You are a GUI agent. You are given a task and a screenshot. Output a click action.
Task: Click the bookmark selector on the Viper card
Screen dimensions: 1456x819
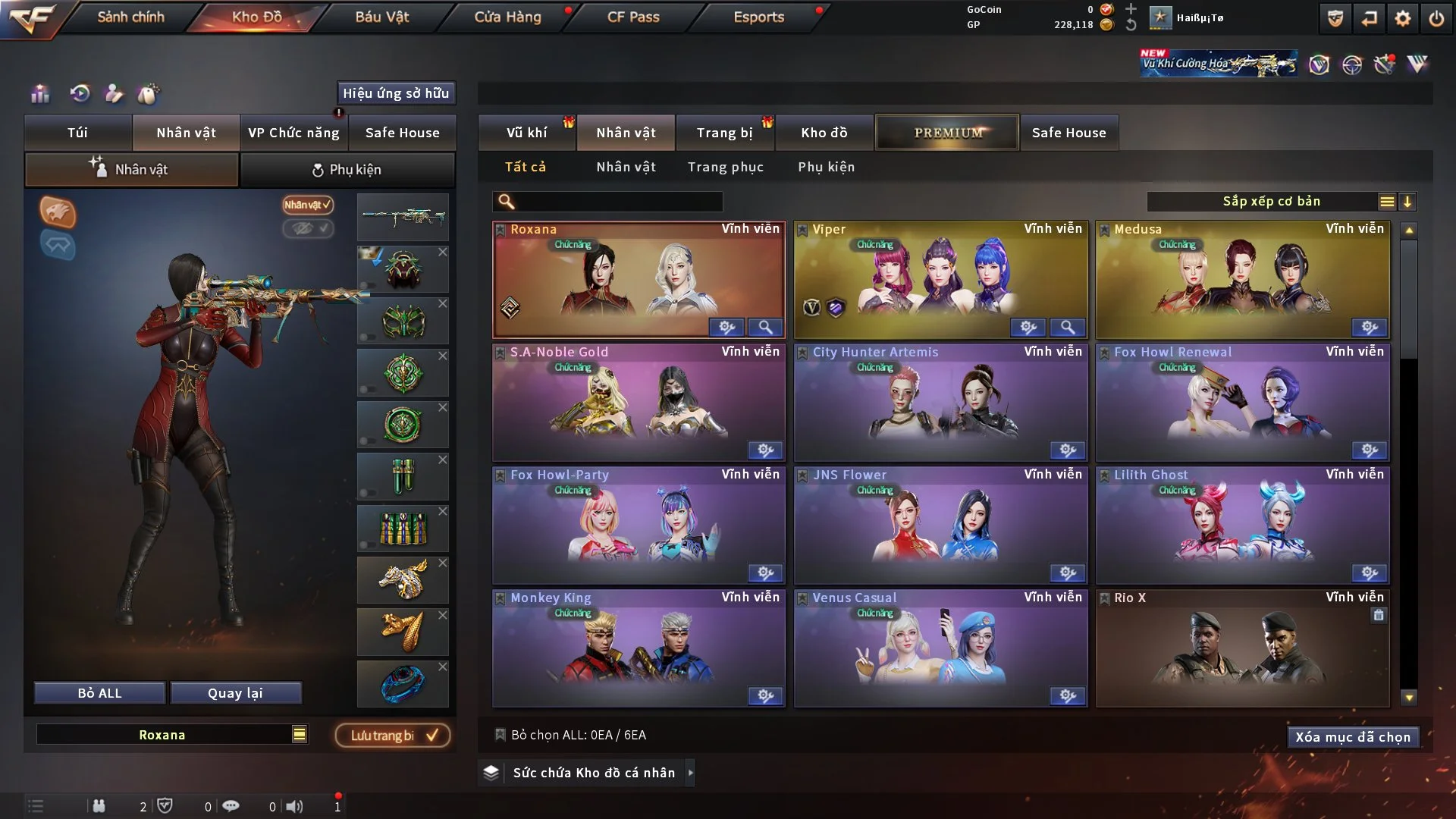(803, 228)
